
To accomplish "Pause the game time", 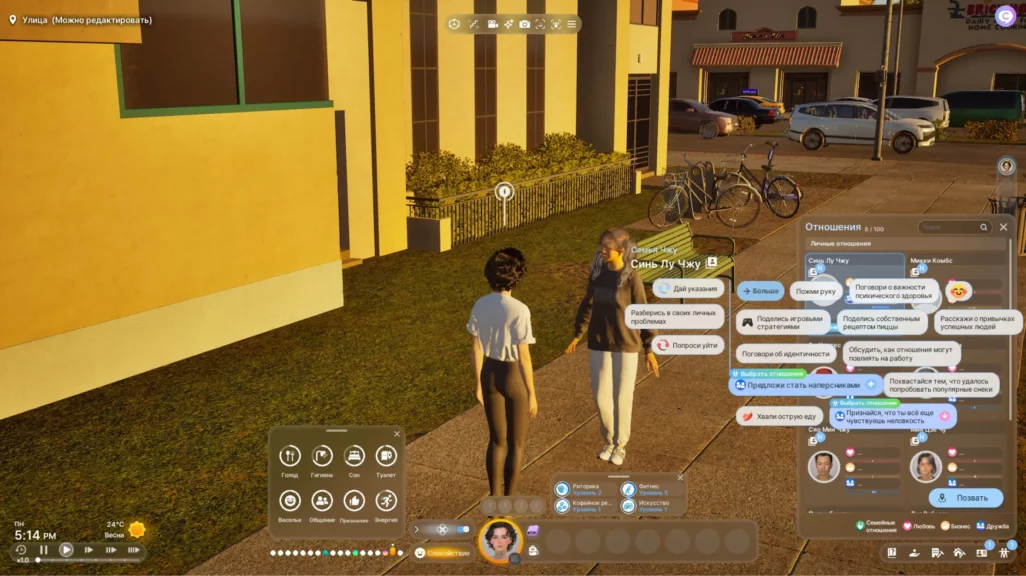I will point(44,550).
